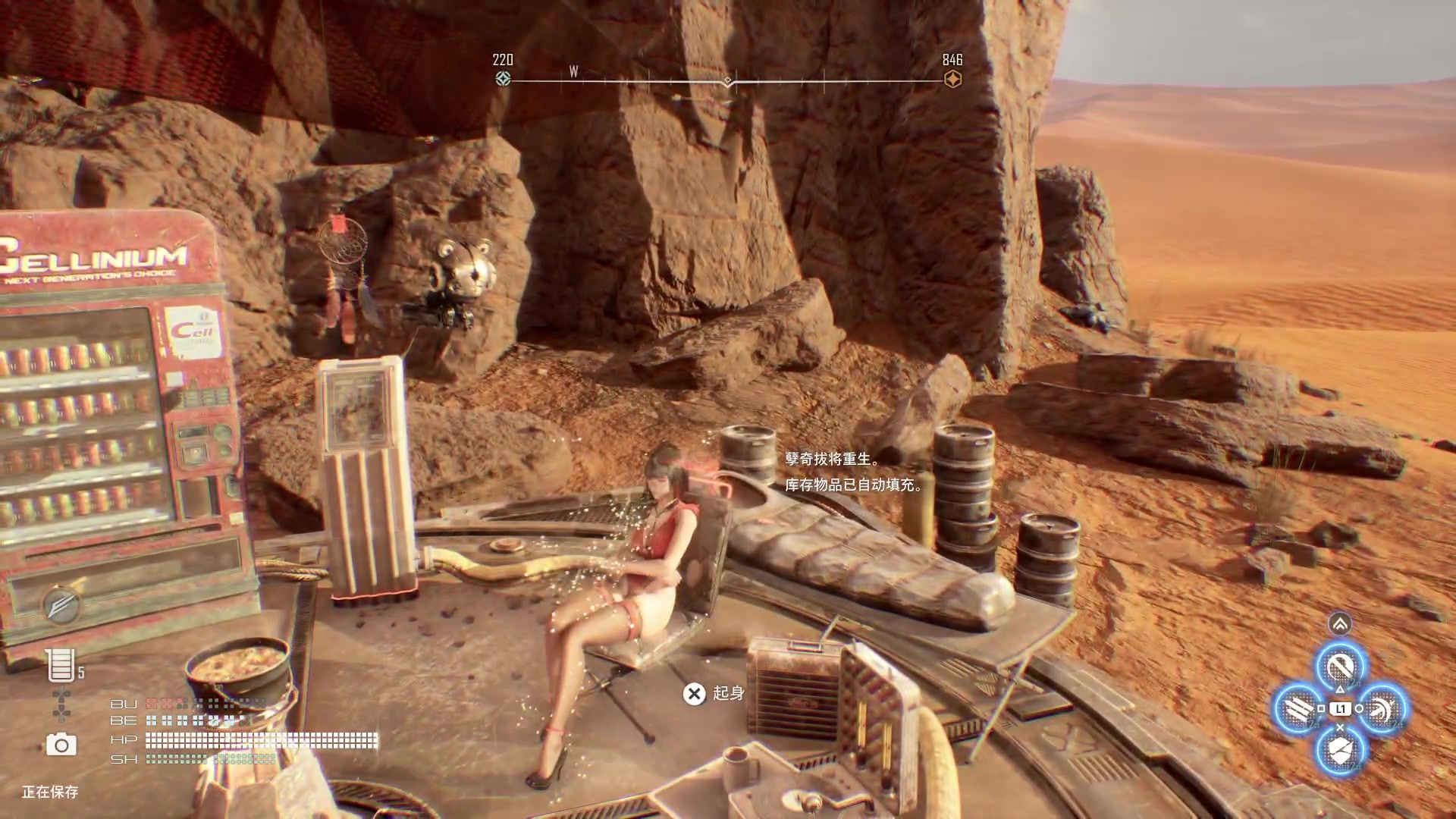Click the round feather emblem icon

pyautogui.click(x=62, y=604)
